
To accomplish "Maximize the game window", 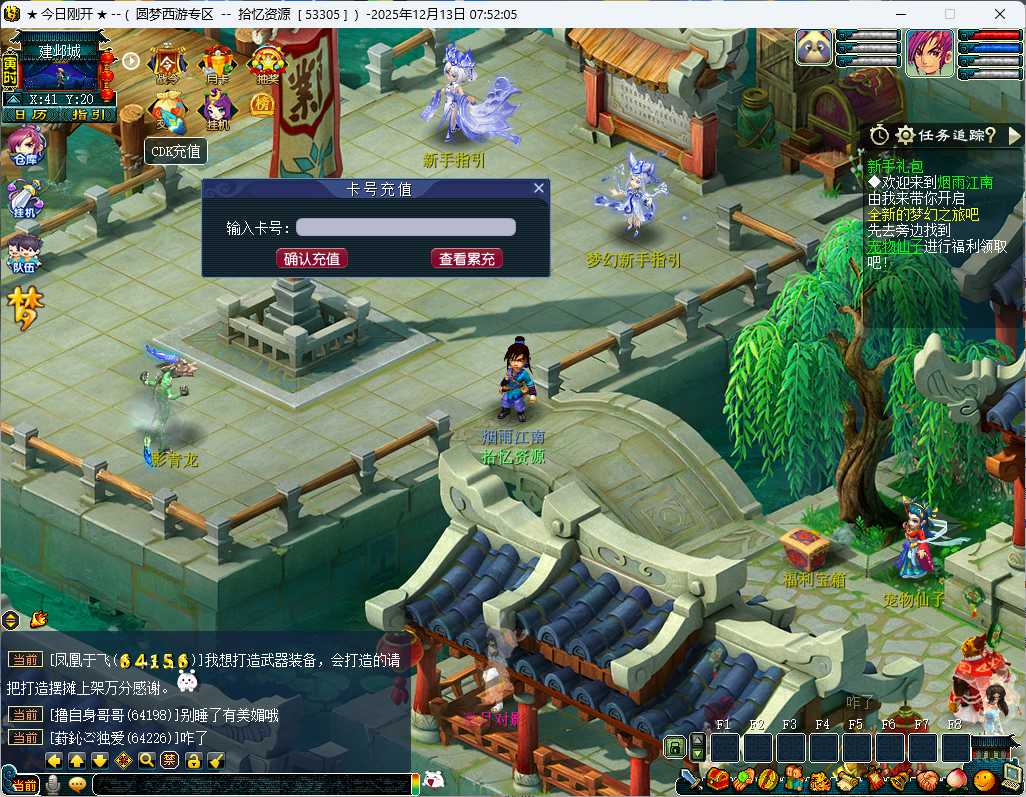I will (950, 14).
